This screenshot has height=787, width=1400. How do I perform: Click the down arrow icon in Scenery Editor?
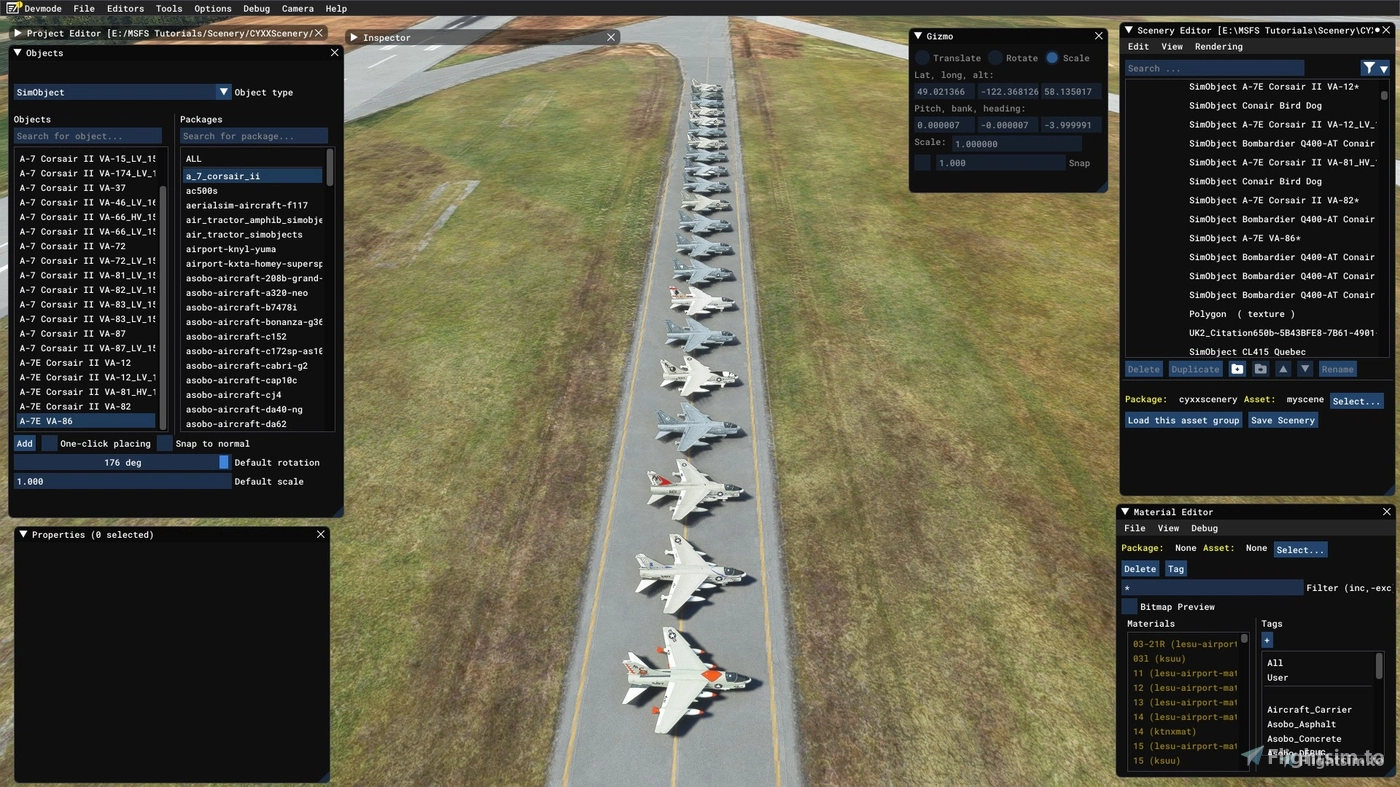(1305, 369)
